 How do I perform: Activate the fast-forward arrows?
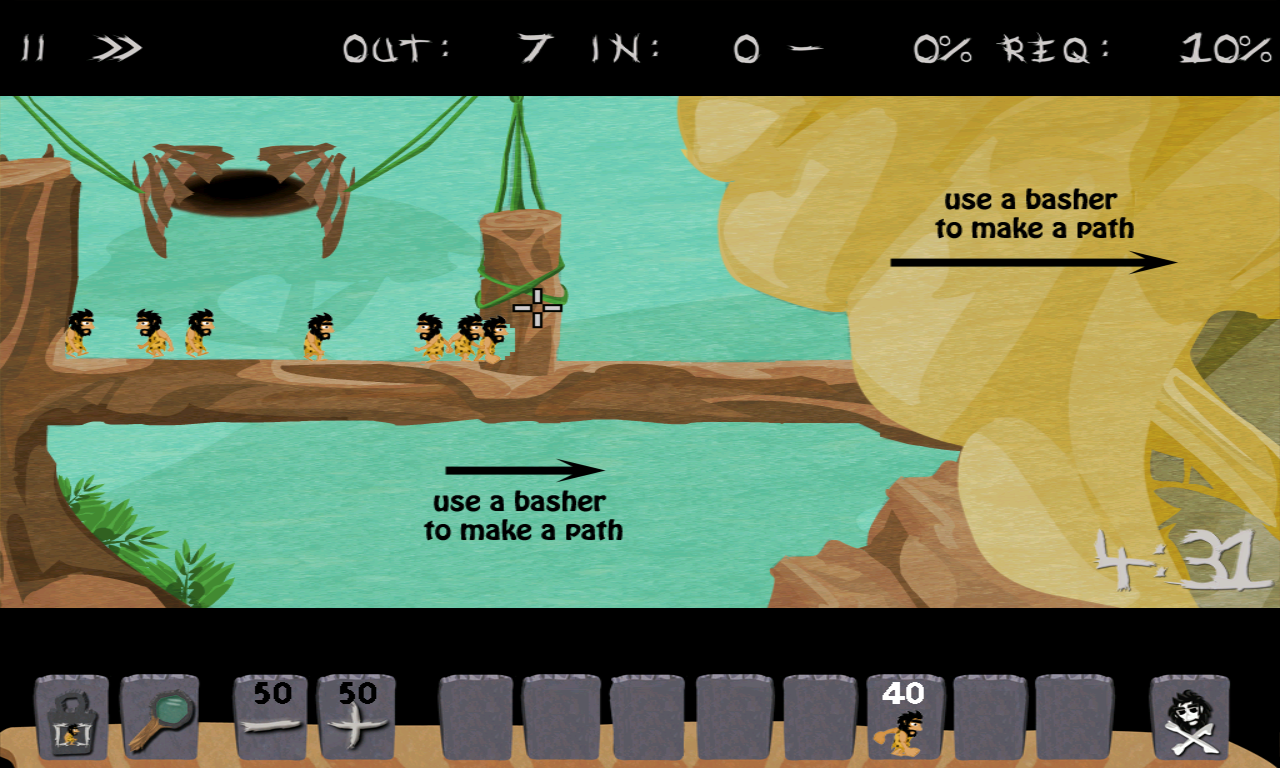tap(117, 48)
